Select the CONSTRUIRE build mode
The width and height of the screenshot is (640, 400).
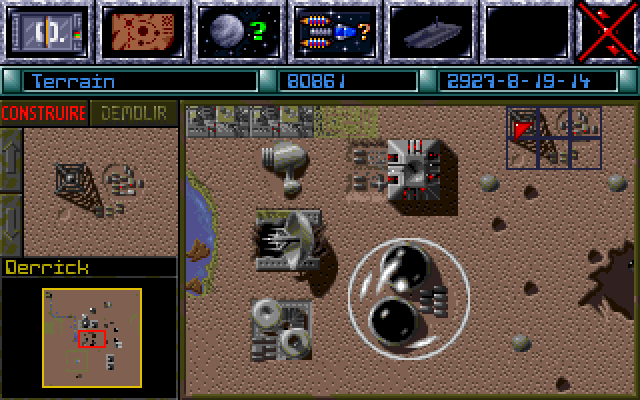pos(44,114)
